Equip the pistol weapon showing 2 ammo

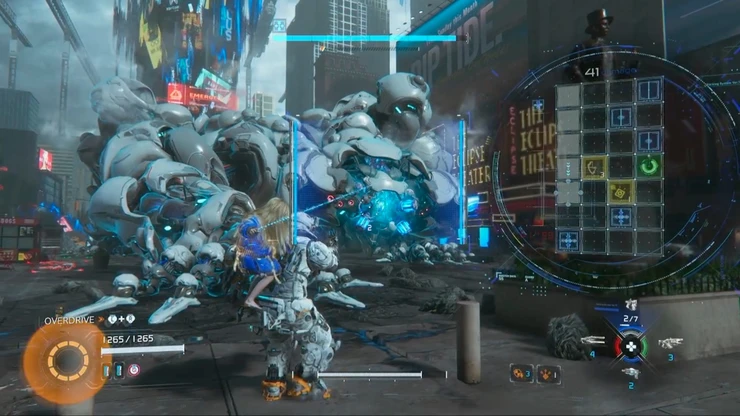click(631, 372)
